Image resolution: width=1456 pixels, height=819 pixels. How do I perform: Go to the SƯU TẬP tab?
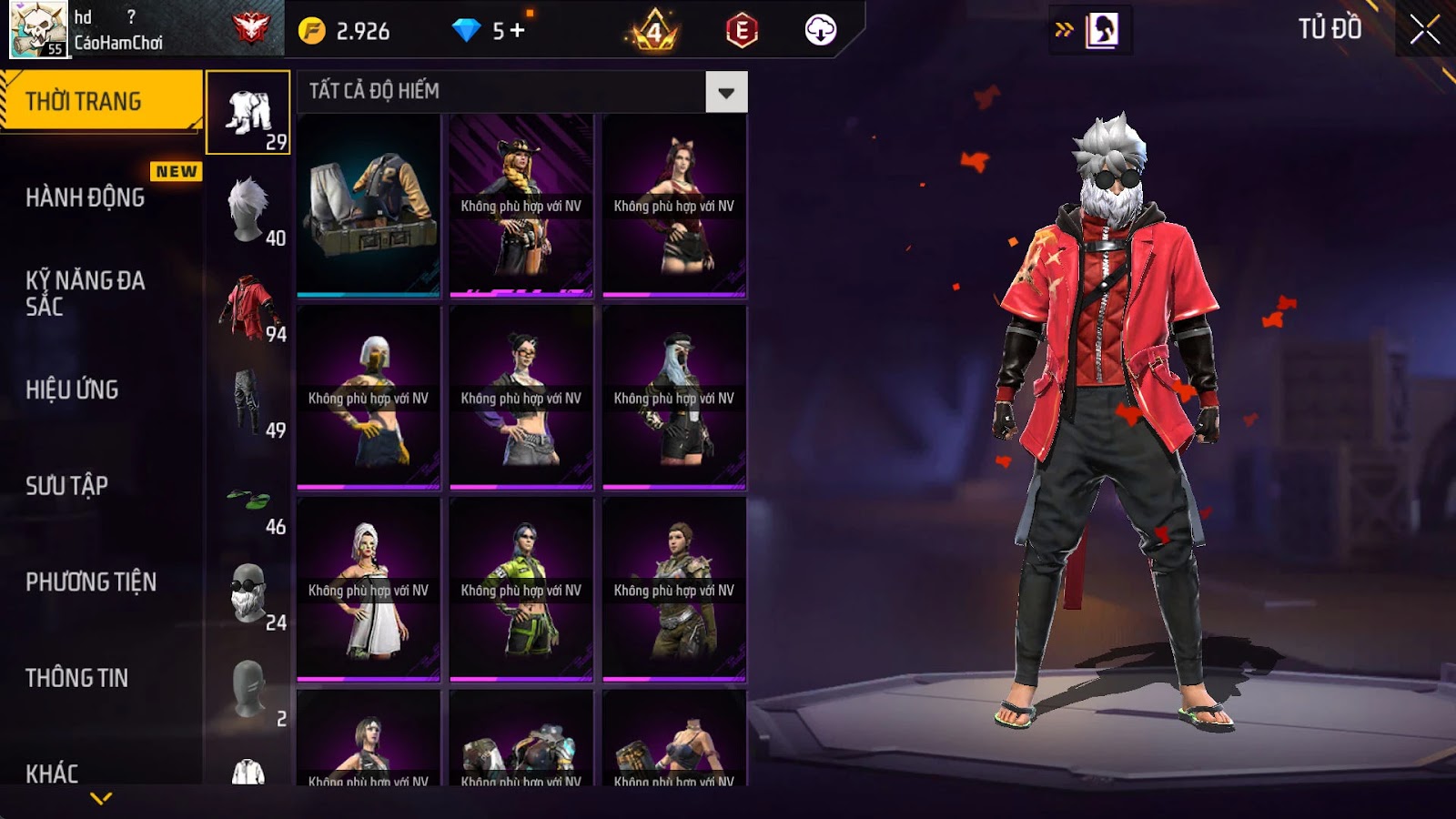[67, 486]
